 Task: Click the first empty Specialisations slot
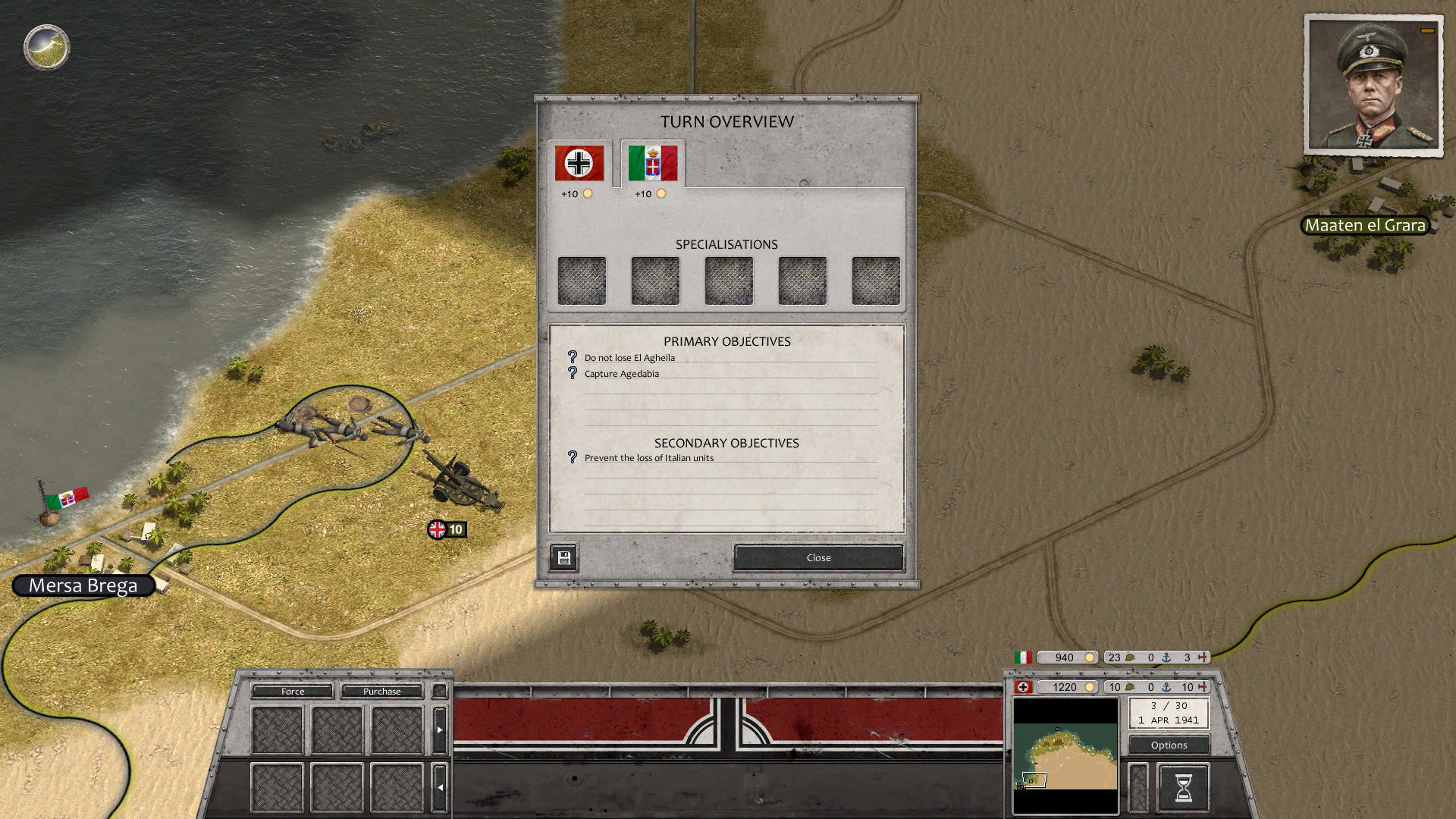pos(582,280)
